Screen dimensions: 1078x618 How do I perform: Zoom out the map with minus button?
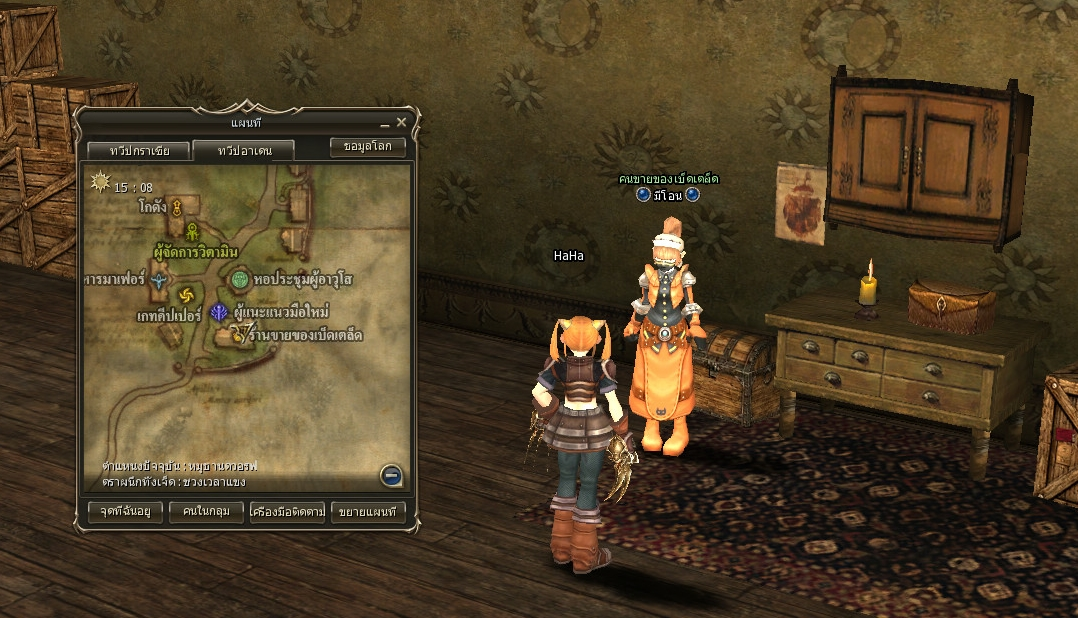tap(391, 476)
